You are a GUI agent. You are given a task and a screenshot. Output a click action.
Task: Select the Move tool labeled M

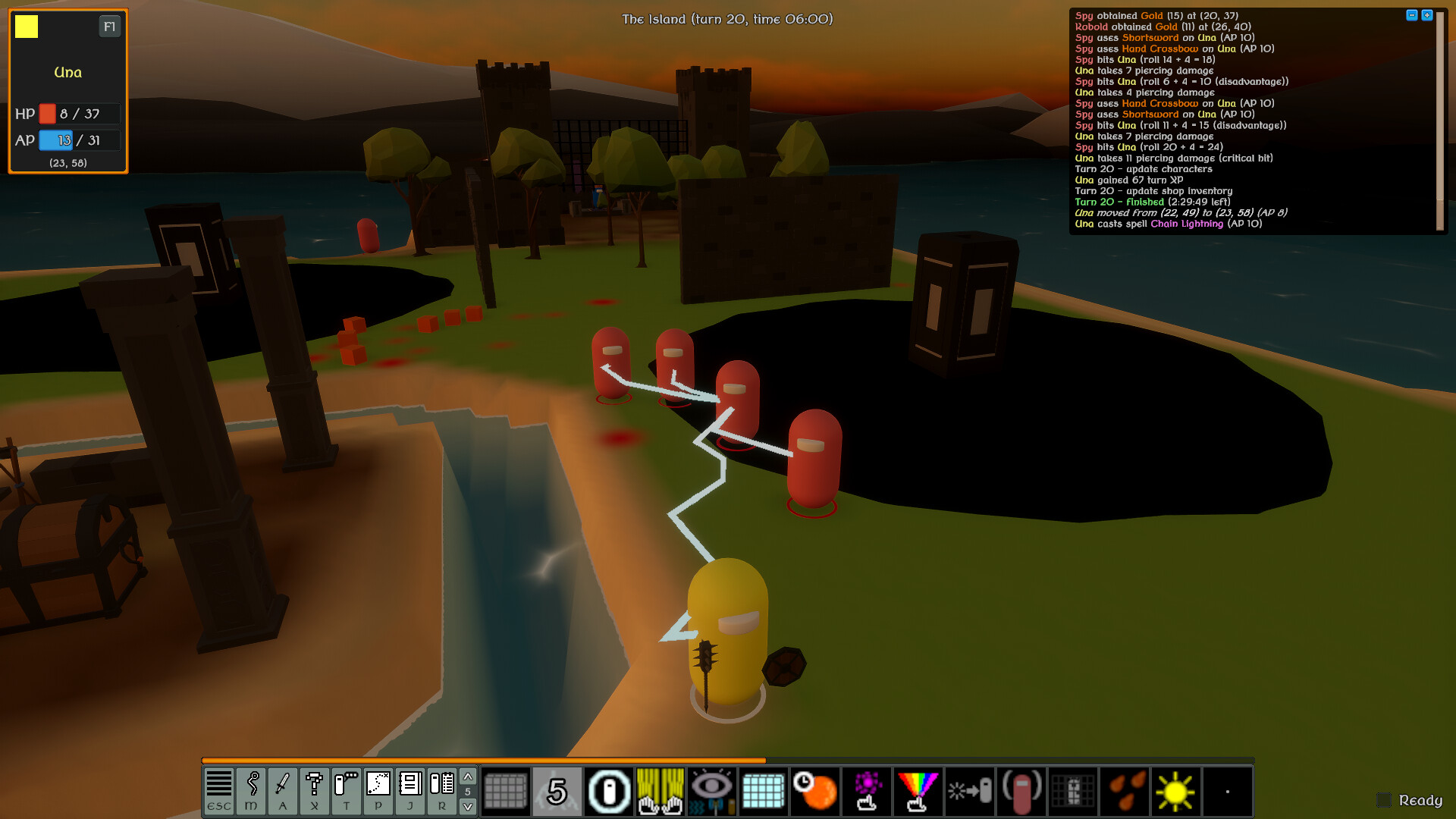click(251, 791)
